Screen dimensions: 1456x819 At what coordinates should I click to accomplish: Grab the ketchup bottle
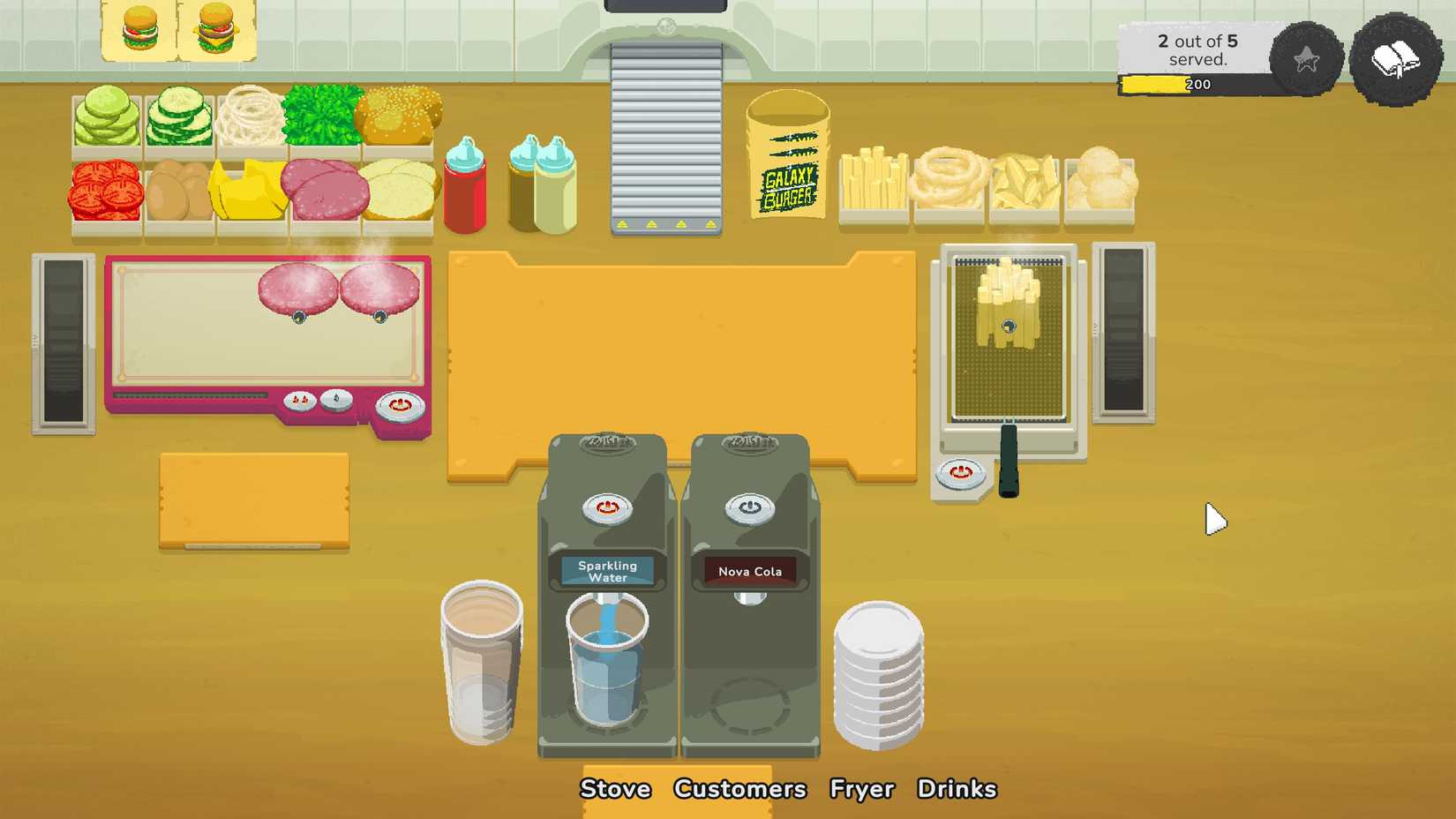(x=466, y=190)
